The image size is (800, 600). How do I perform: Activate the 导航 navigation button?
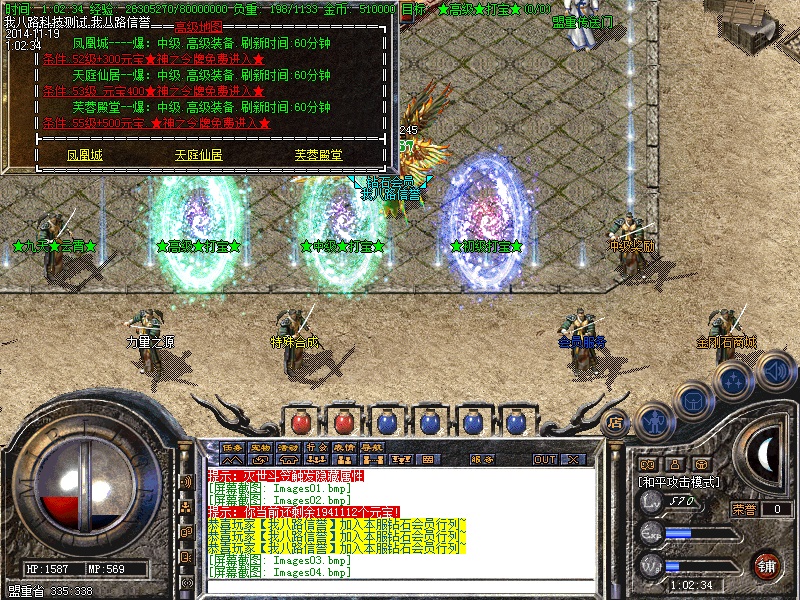pyautogui.click(x=372, y=447)
